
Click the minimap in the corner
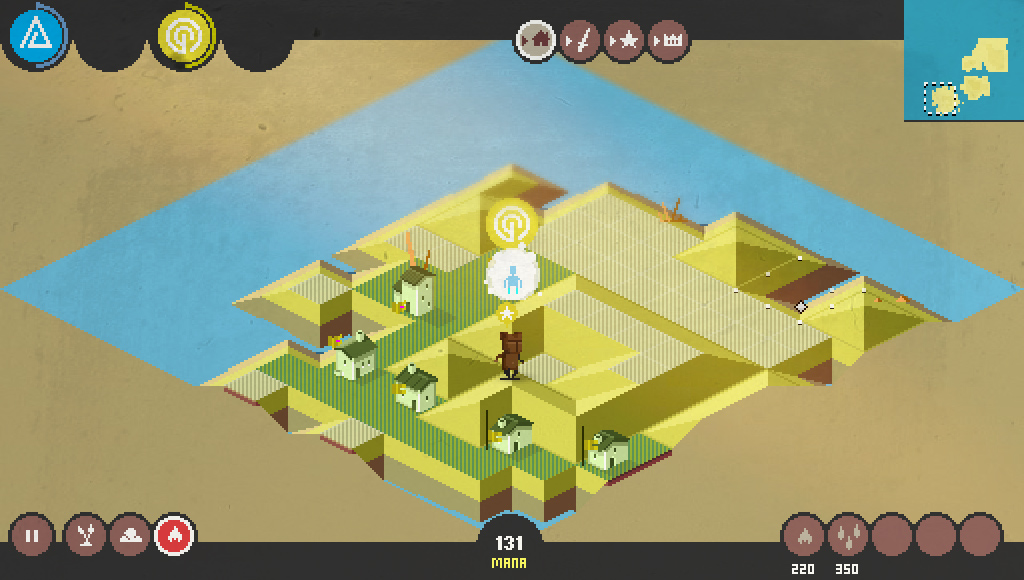[x=964, y=61]
